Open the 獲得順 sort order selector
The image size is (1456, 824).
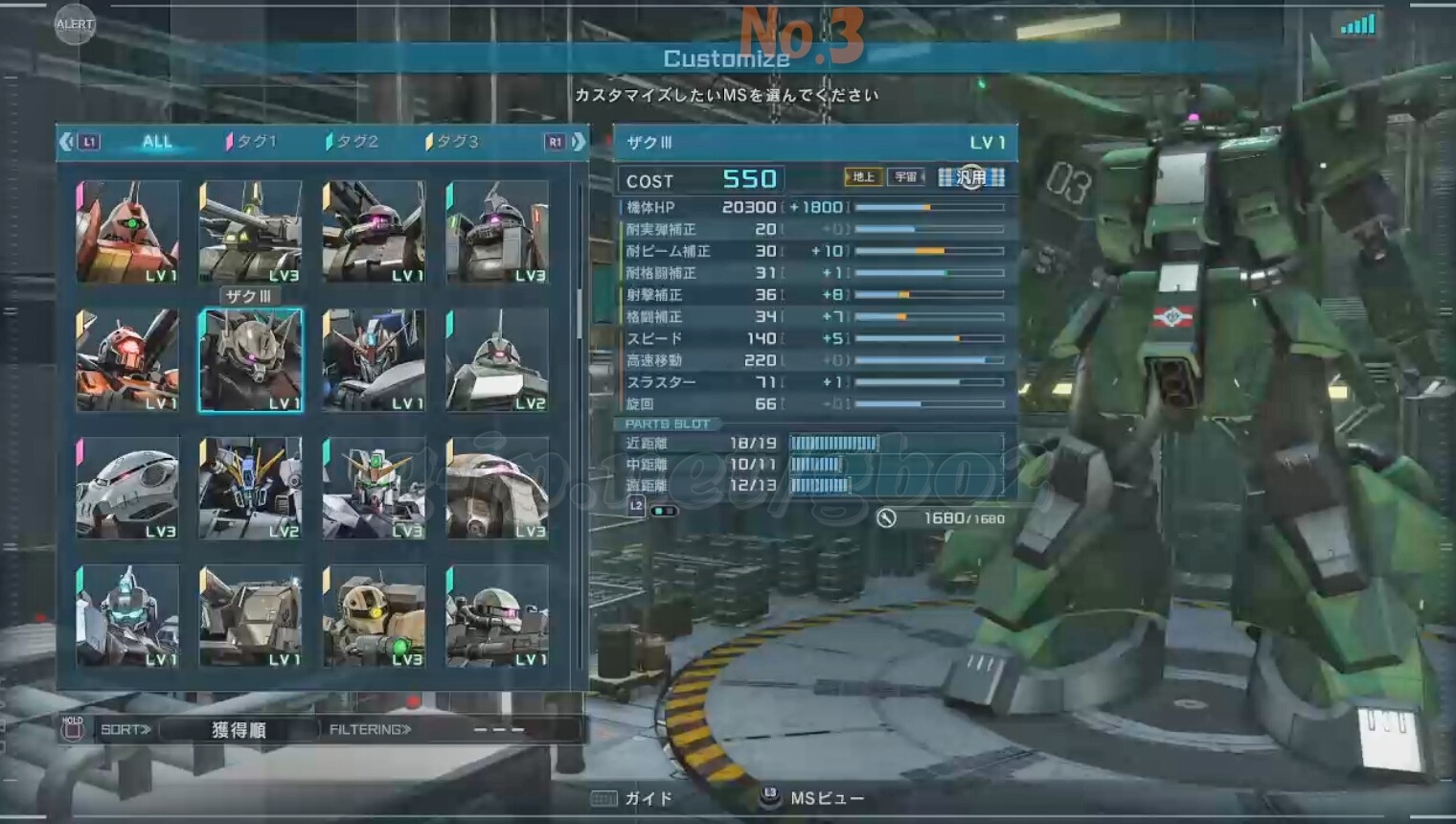point(239,730)
